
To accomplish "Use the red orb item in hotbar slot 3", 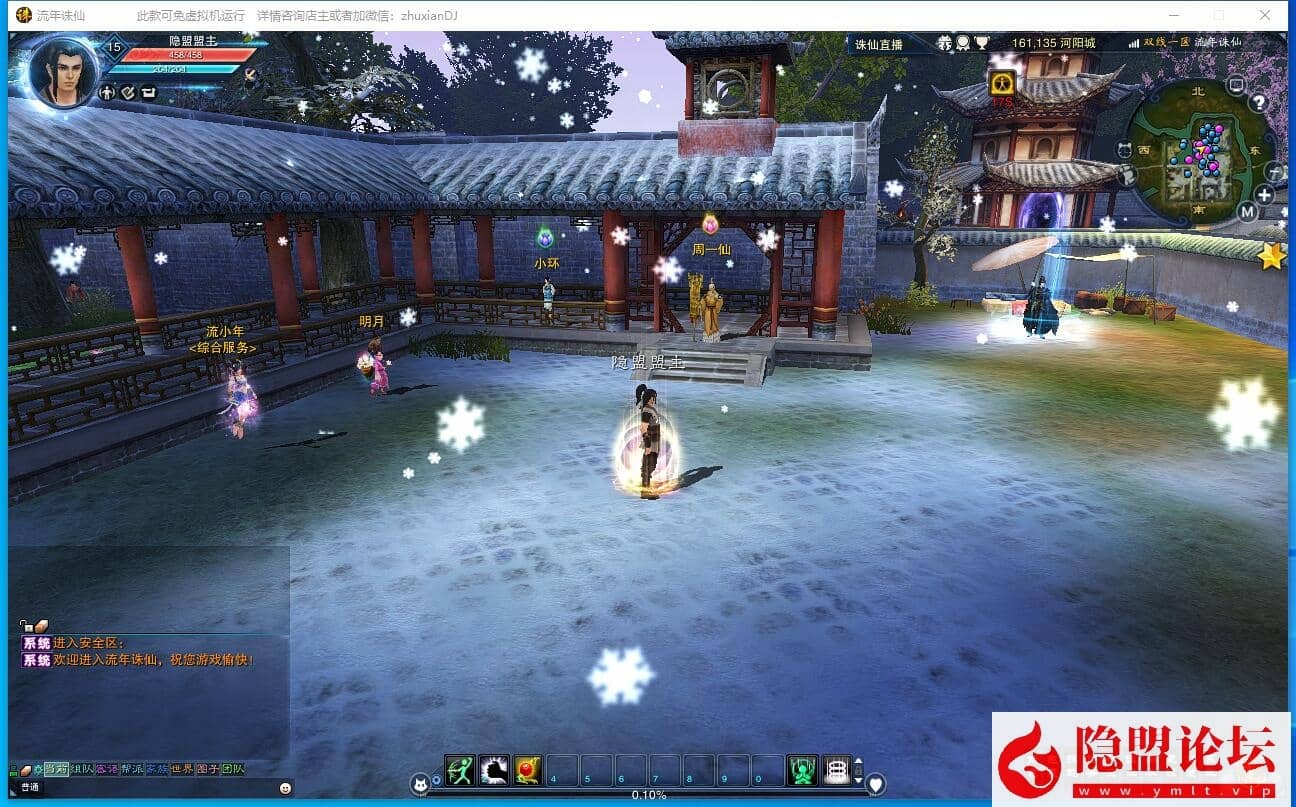I will tap(528, 770).
